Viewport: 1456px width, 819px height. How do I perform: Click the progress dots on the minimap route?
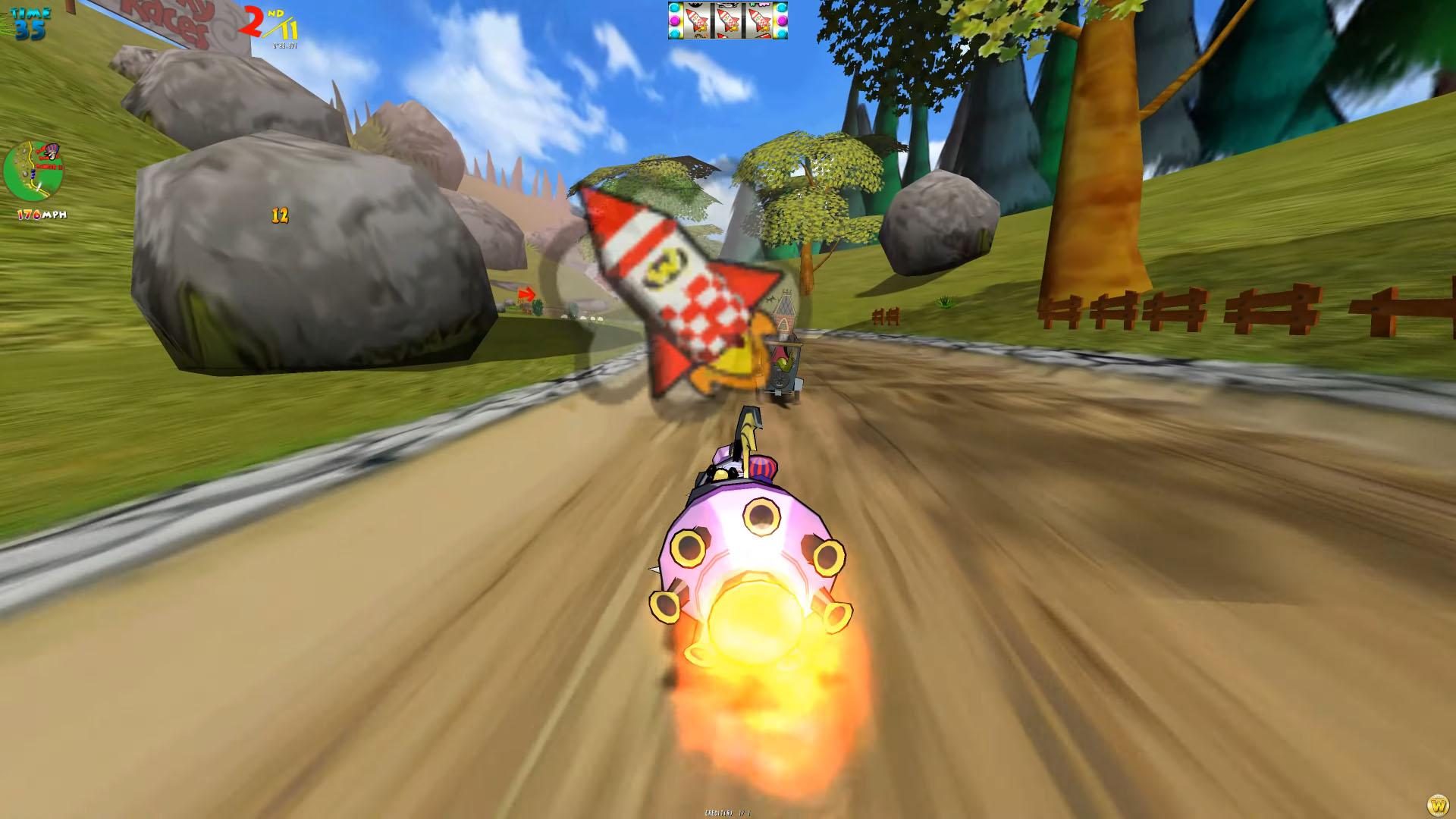click(x=33, y=173)
